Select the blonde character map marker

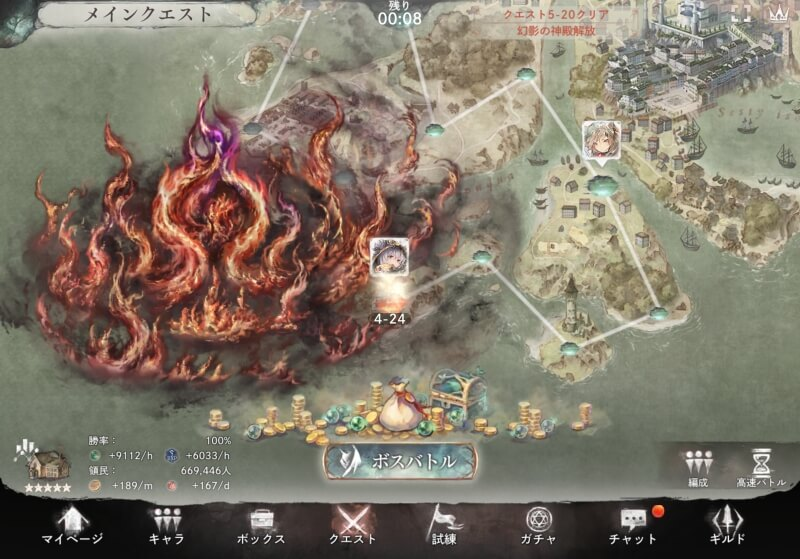pyautogui.click(x=600, y=142)
